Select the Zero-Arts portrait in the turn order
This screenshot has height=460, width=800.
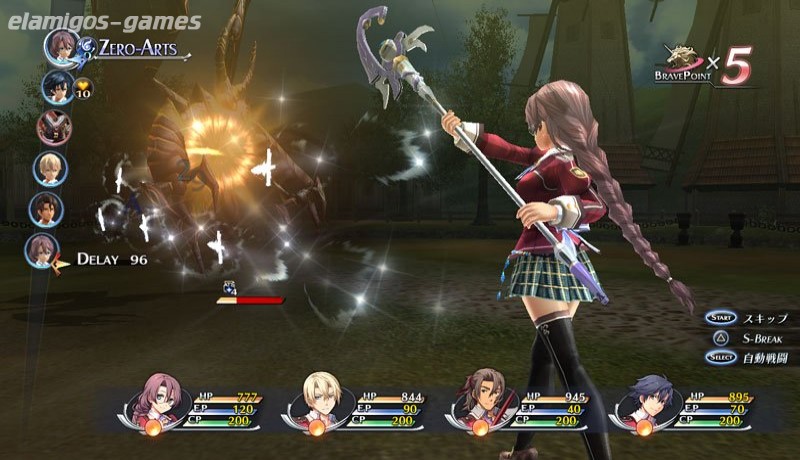click(60, 47)
